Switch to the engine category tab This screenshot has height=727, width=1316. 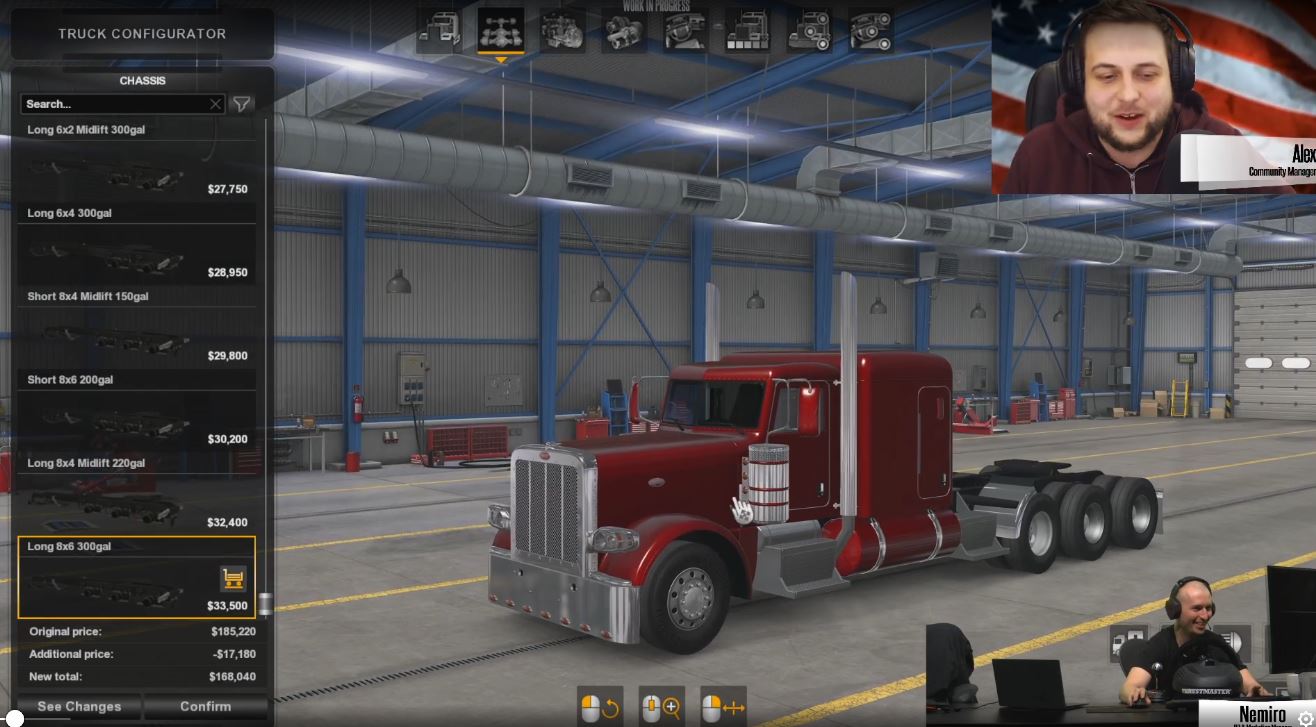(563, 30)
